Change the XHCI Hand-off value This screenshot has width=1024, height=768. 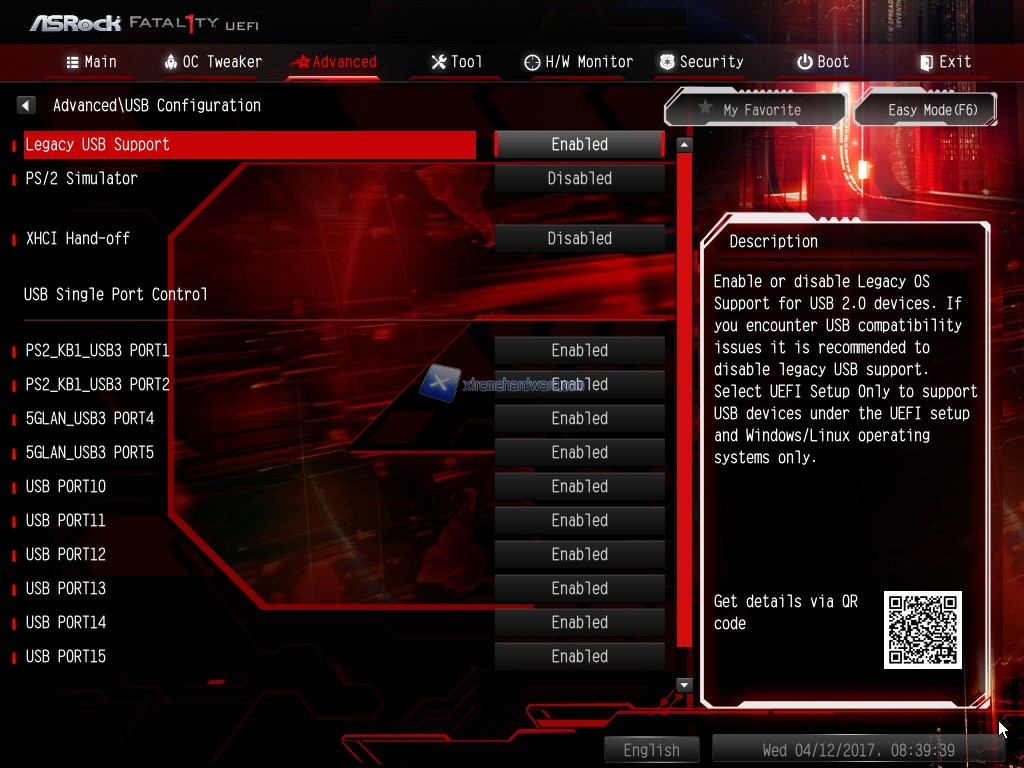point(579,238)
